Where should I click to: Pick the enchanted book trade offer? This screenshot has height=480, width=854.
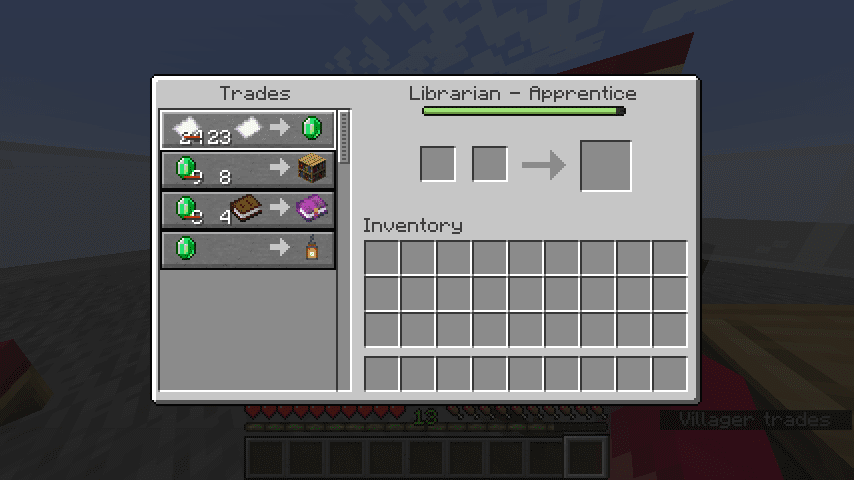248,209
